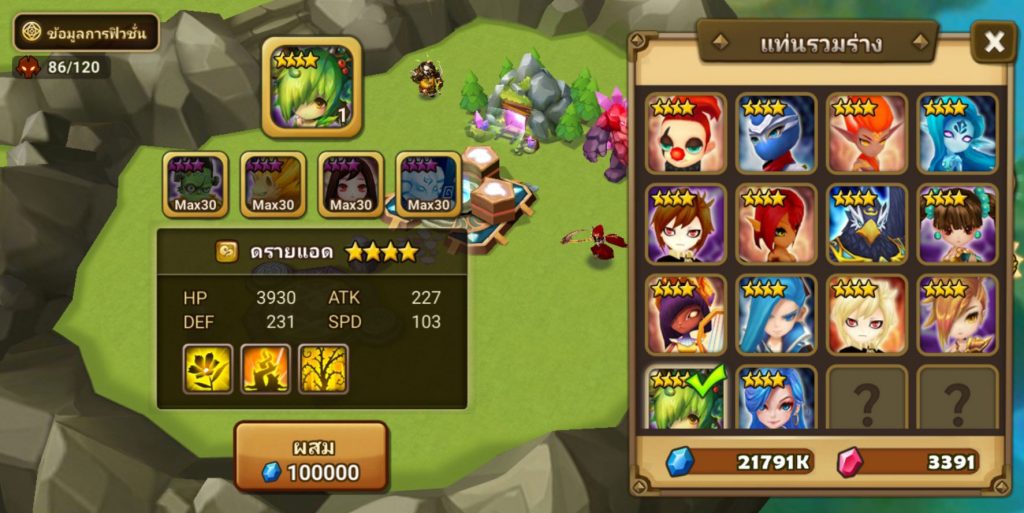Select the red-nosed clown monster portrait
This screenshot has height=513, width=1024.
[x=685, y=133]
